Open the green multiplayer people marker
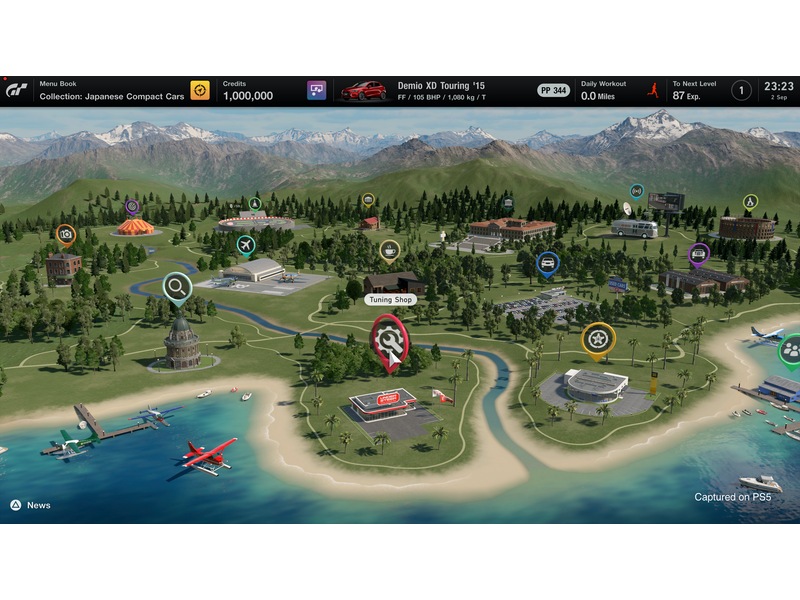The width and height of the screenshot is (800, 600). (790, 349)
